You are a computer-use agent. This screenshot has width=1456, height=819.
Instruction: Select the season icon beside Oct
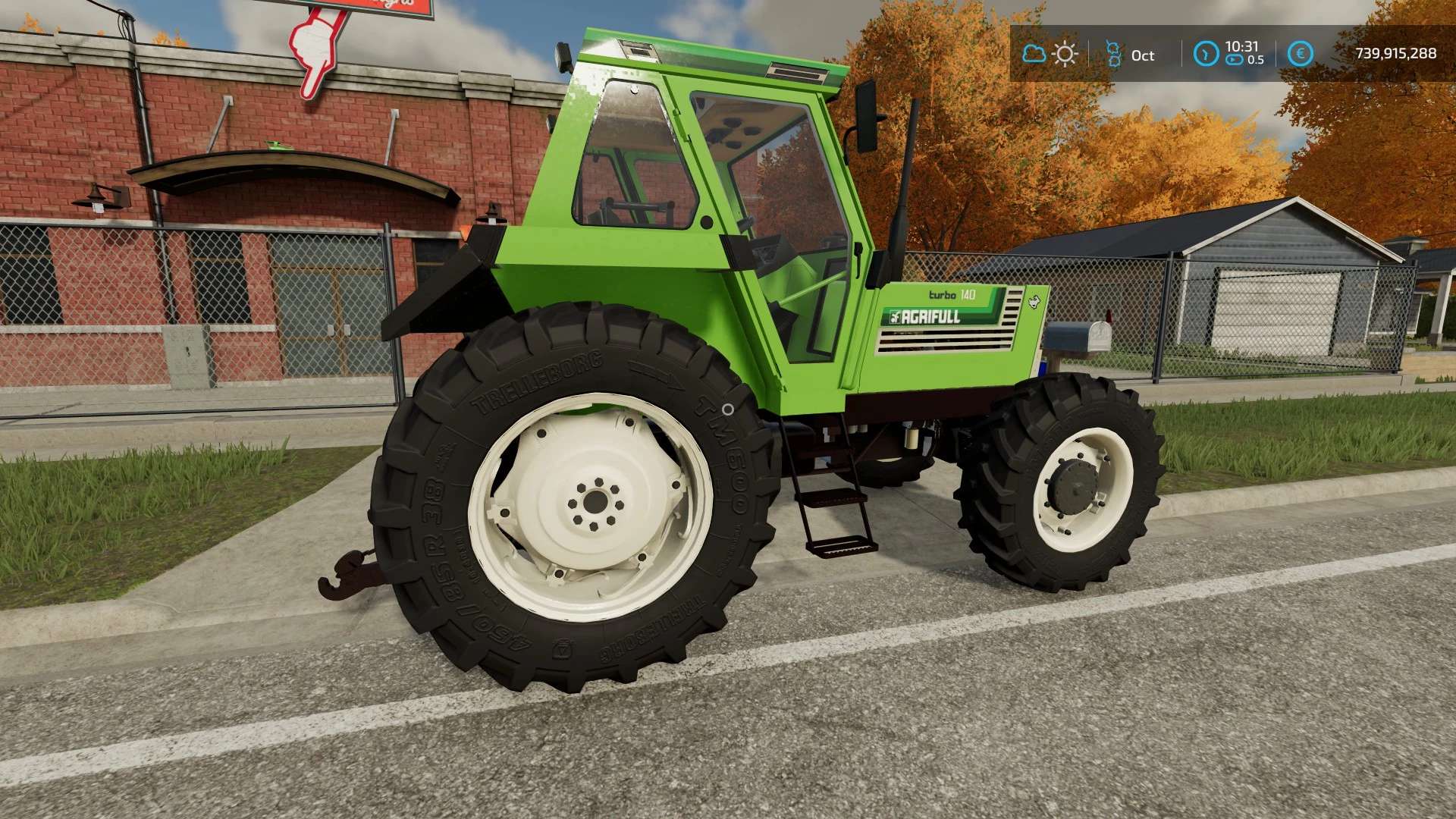tap(1113, 54)
